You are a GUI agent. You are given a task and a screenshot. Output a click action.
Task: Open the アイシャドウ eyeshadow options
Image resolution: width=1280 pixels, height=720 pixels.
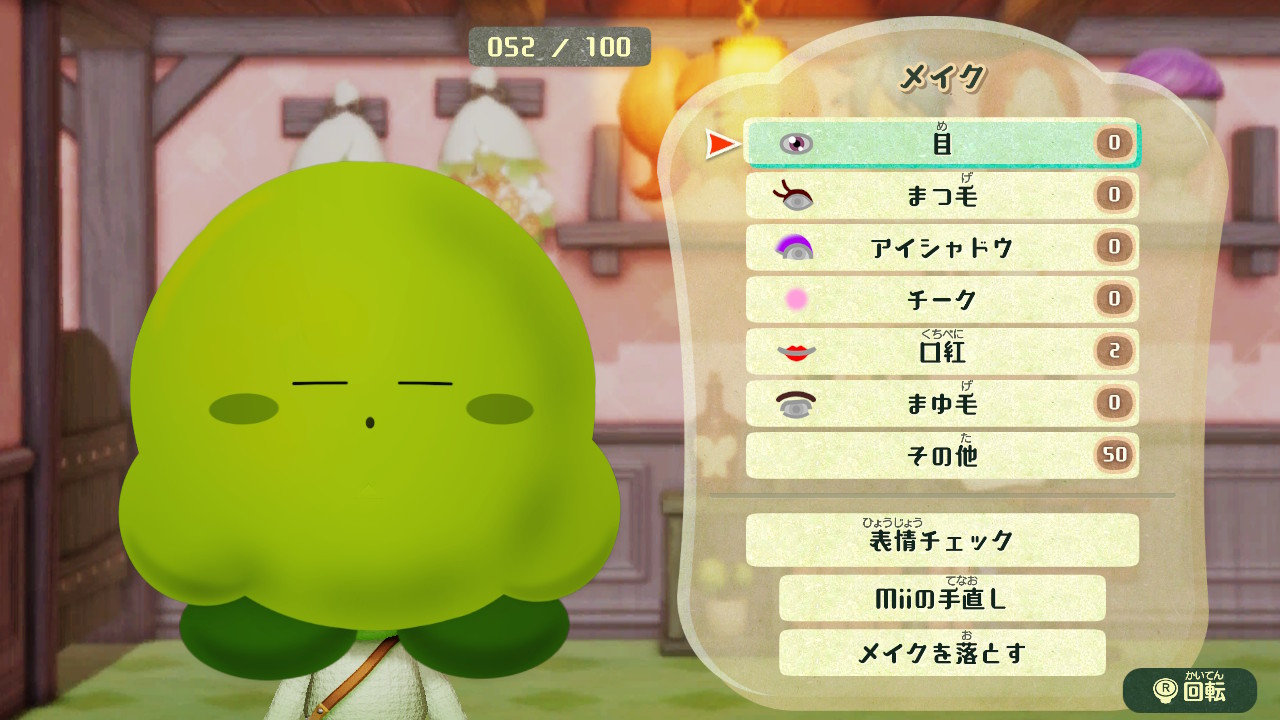[x=940, y=248]
